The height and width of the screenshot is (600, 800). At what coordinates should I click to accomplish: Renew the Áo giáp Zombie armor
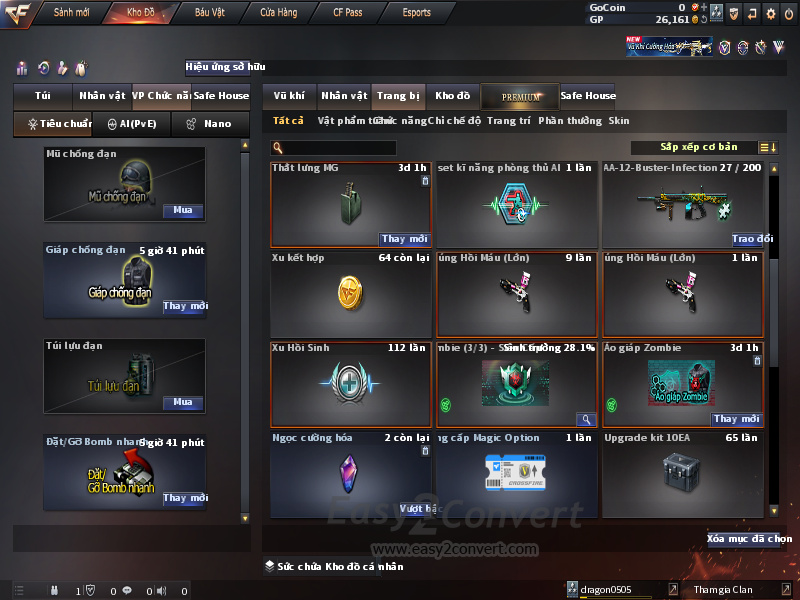click(x=738, y=419)
